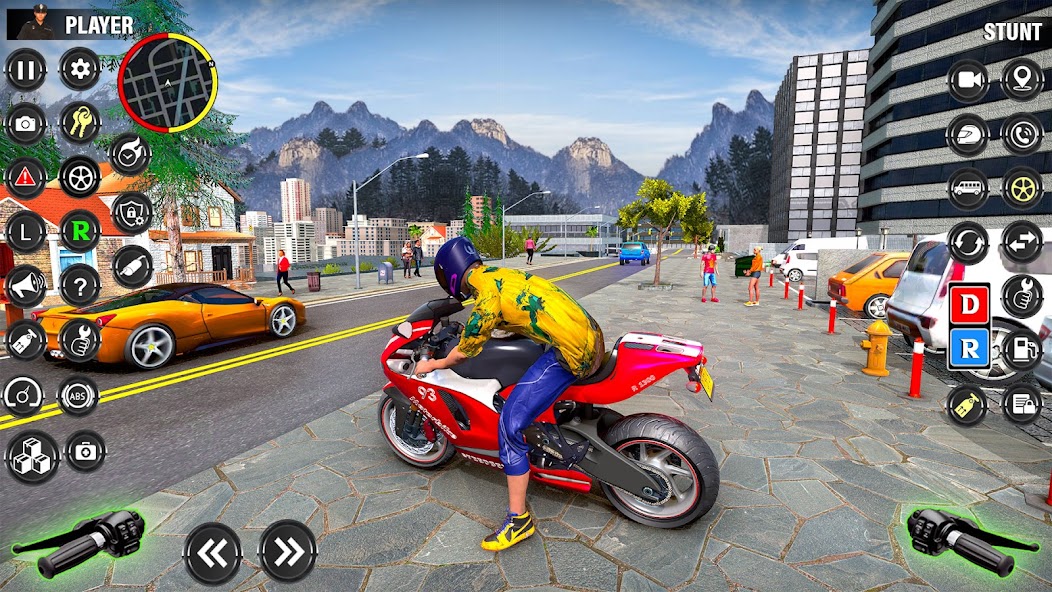Open the stacked boxes icon

(x=32, y=456)
